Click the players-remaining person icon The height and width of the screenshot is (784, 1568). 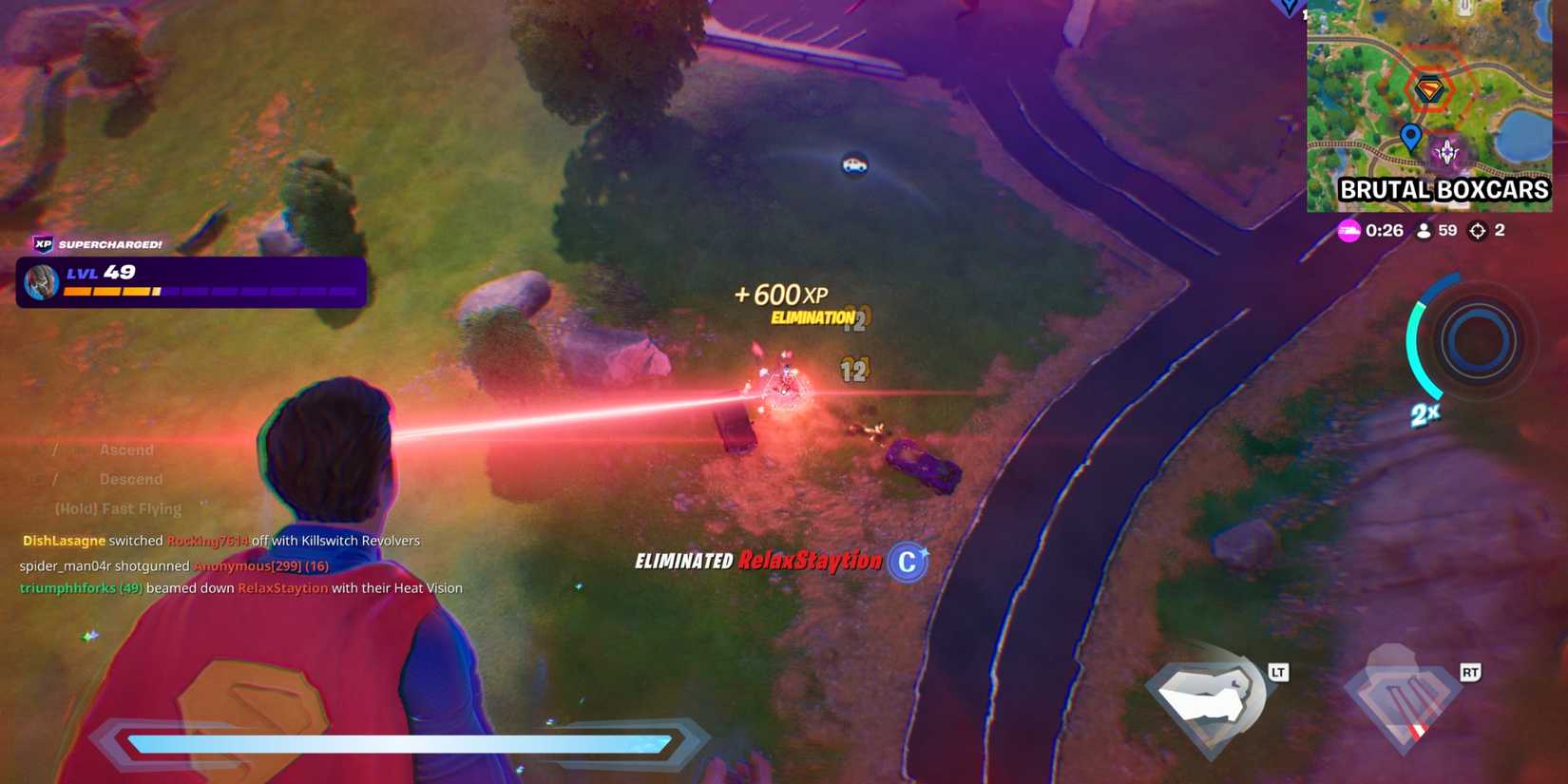[x=1422, y=230]
